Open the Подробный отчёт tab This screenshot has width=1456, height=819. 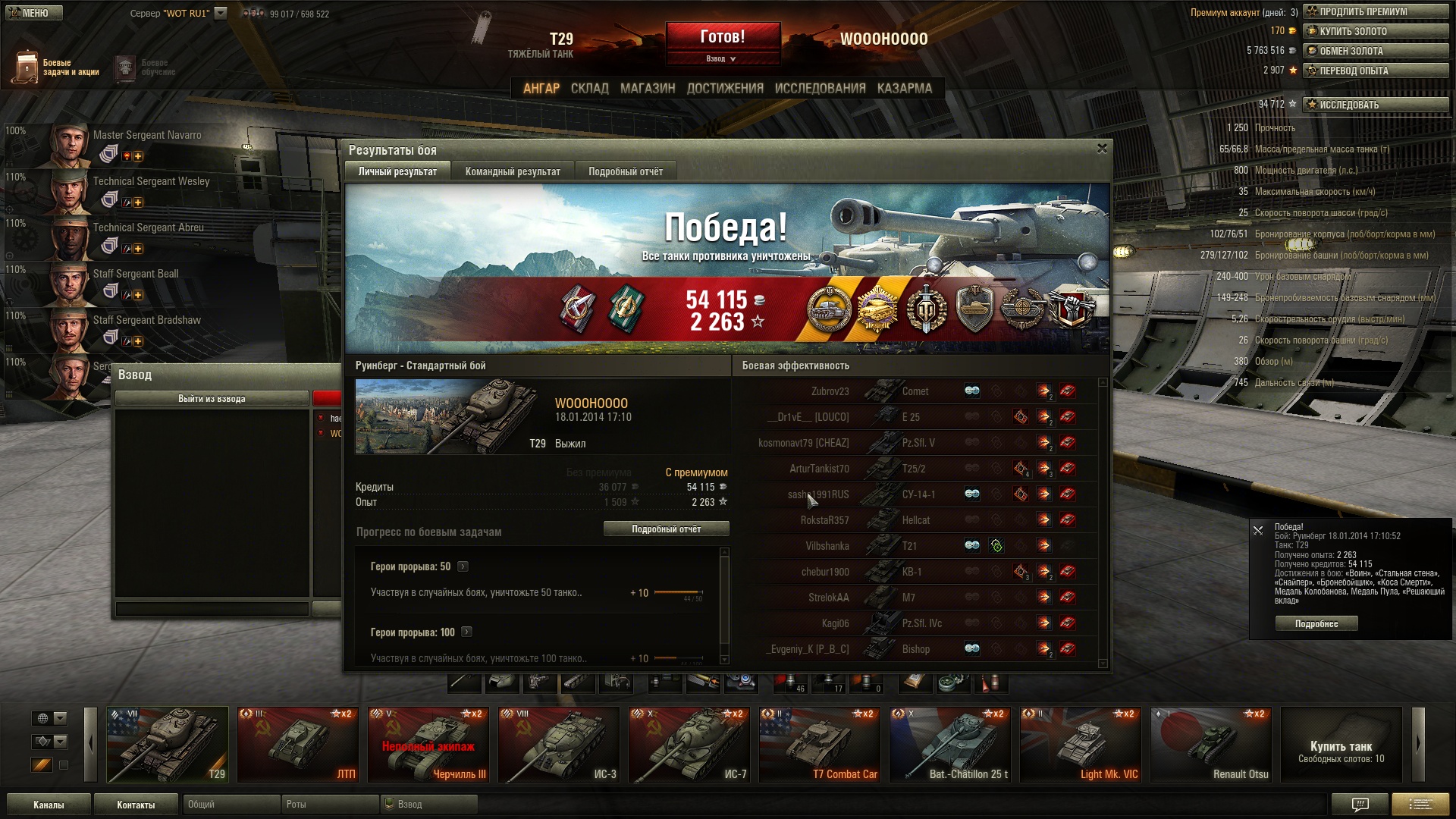click(626, 171)
